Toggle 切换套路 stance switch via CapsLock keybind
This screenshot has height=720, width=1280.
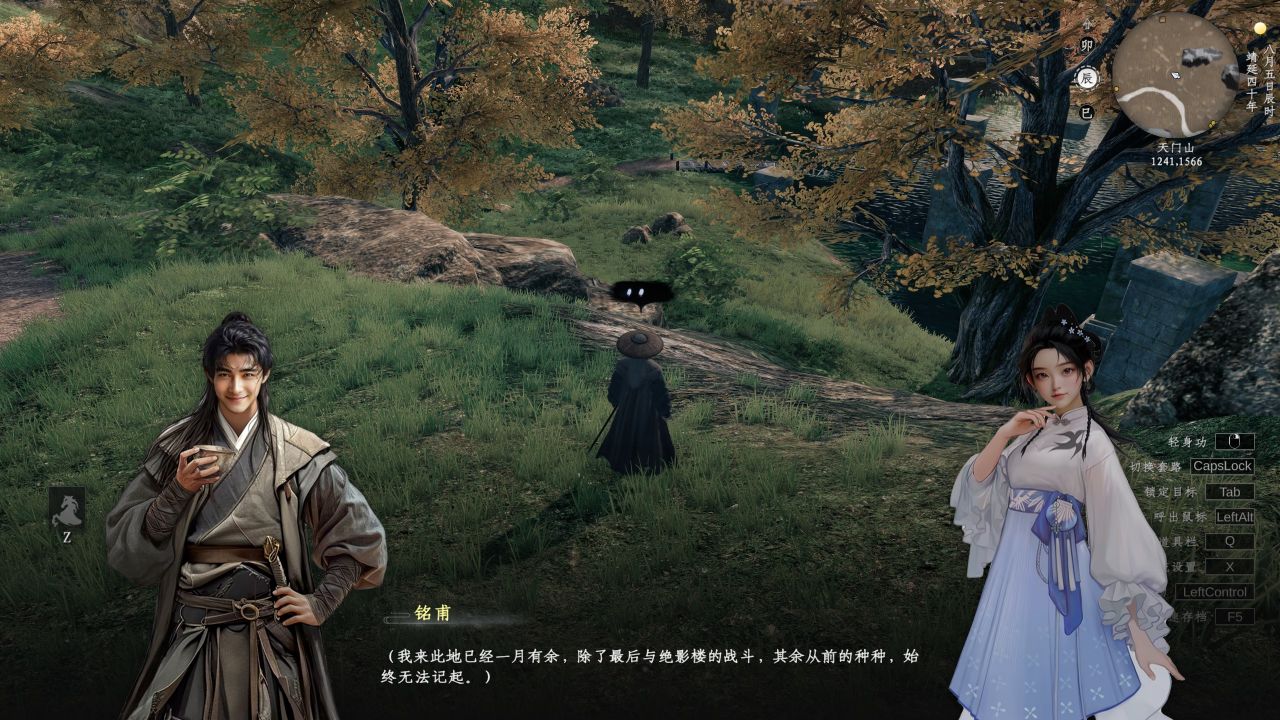pos(1222,467)
